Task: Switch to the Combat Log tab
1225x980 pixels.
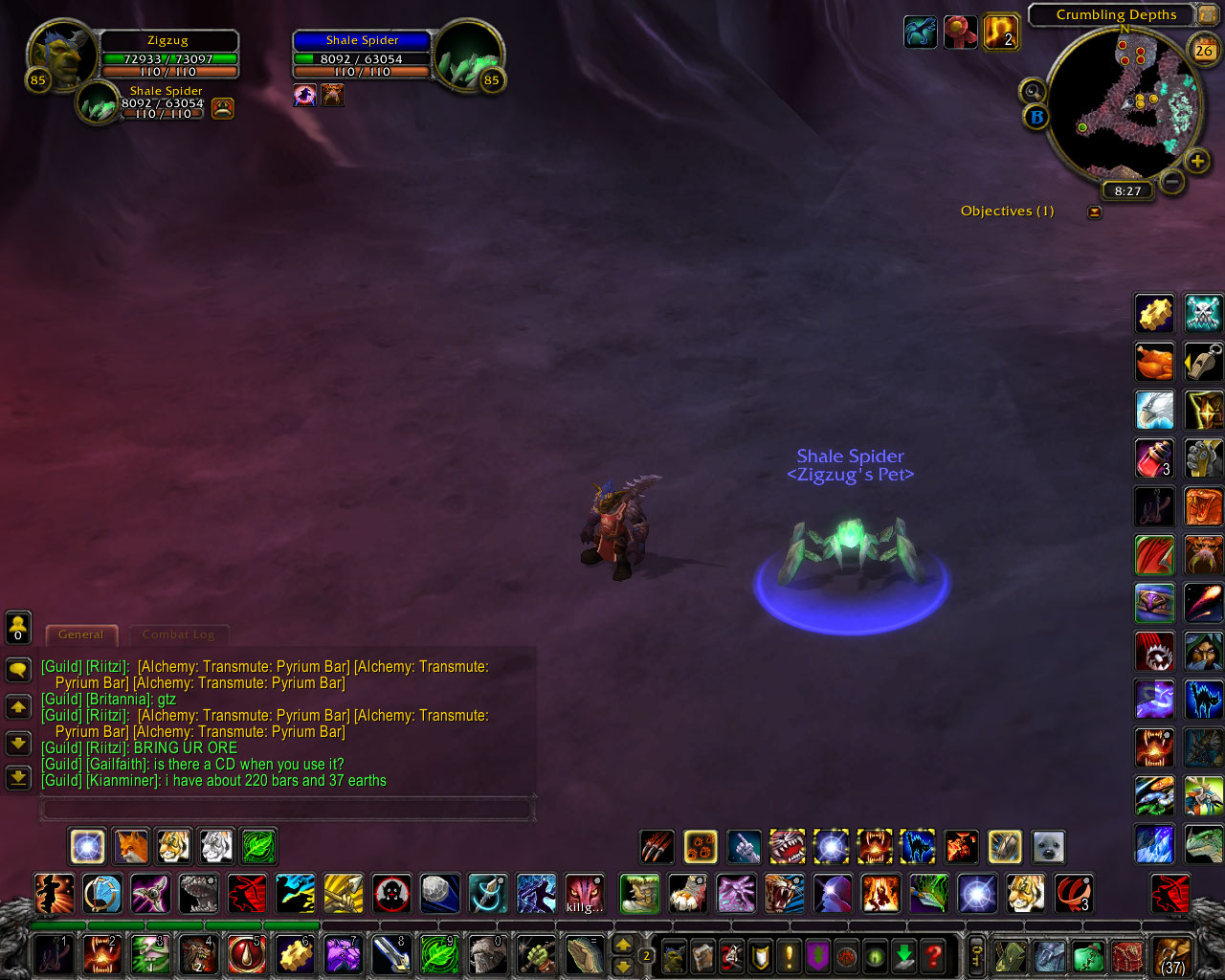Action: click(x=179, y=635)
